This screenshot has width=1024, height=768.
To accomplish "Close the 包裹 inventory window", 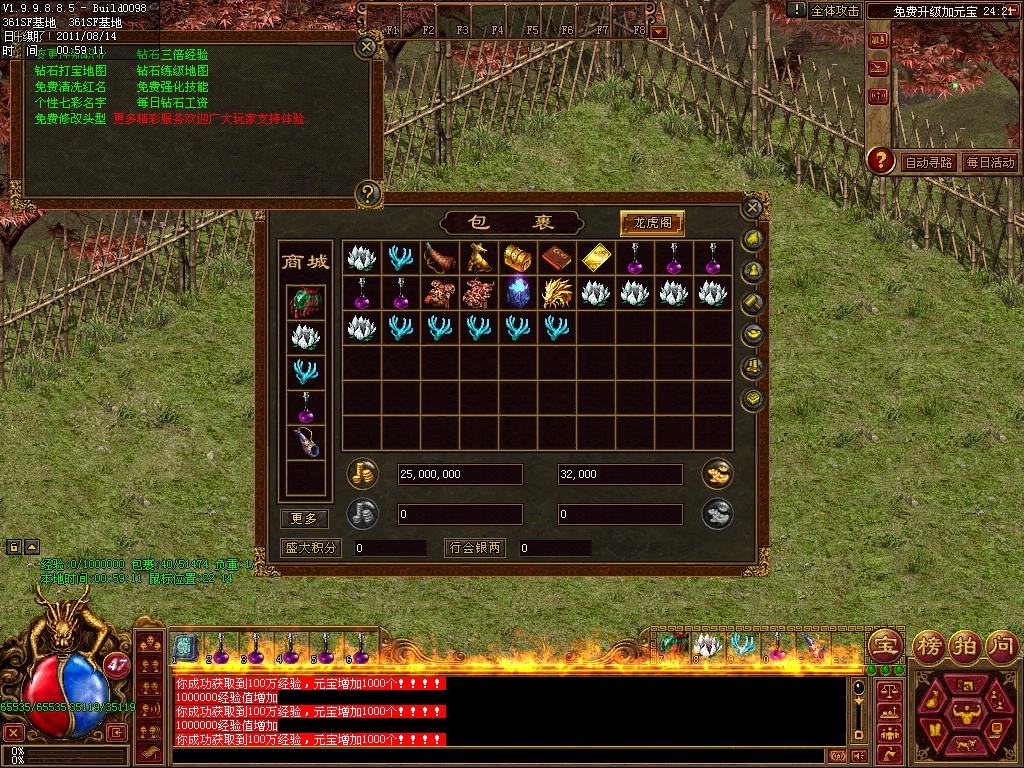I will click(753, 207).
